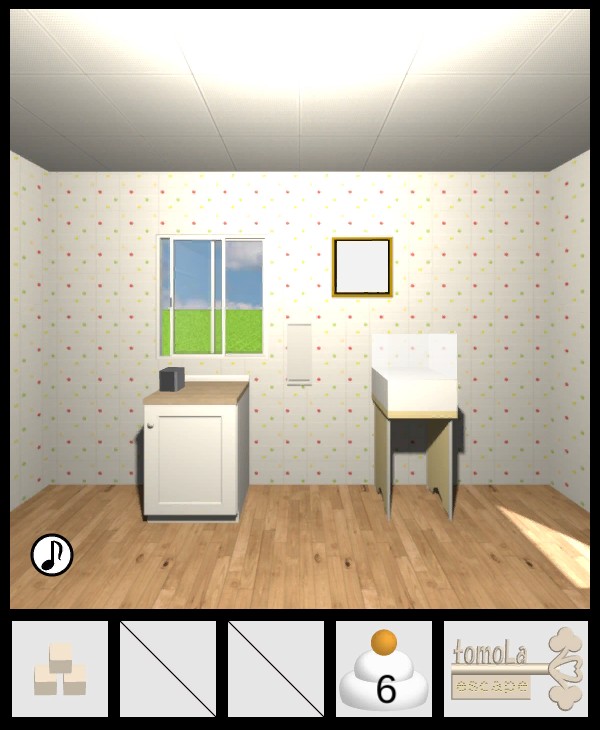Open the kagami mochi hint counter
The height and width of the screenshot is (730, 600).
[384, 669]
